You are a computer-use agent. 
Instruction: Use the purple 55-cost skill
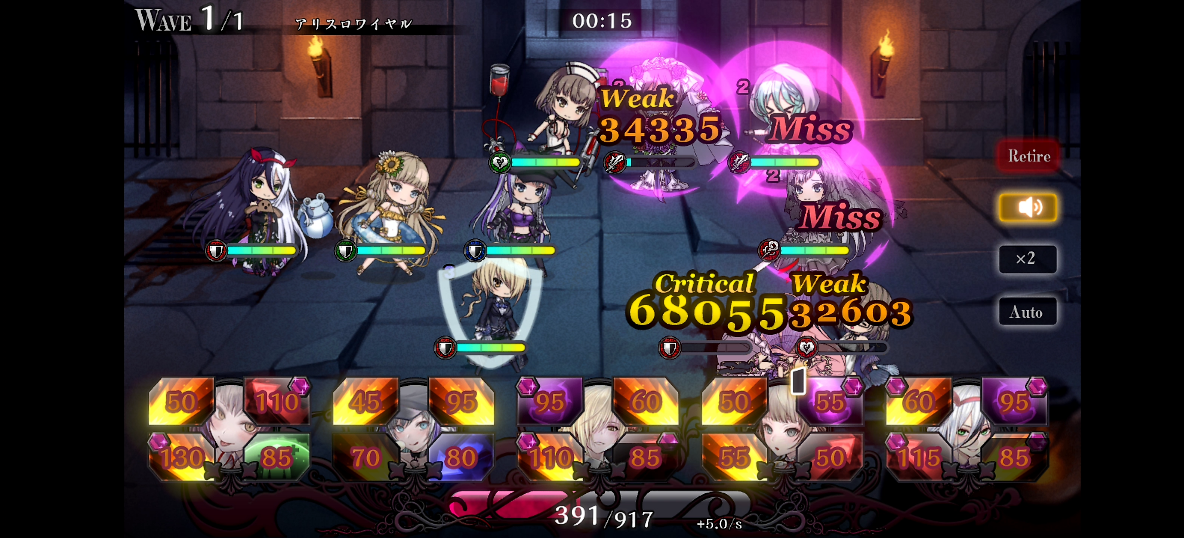click(x=830, y=402)
